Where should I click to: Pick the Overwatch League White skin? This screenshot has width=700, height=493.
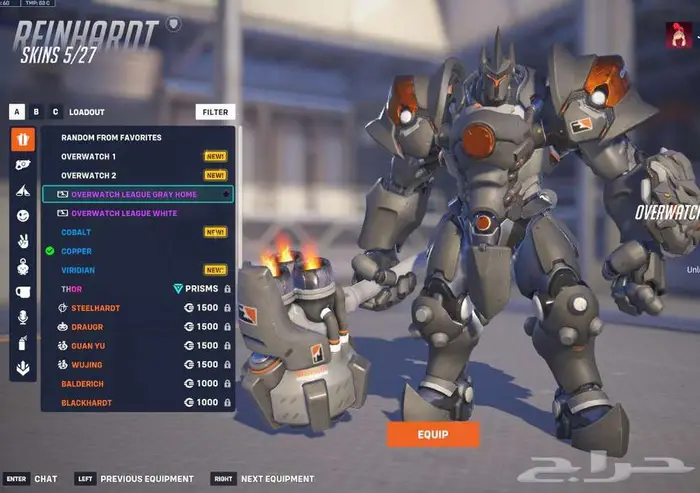click(123, 213)
